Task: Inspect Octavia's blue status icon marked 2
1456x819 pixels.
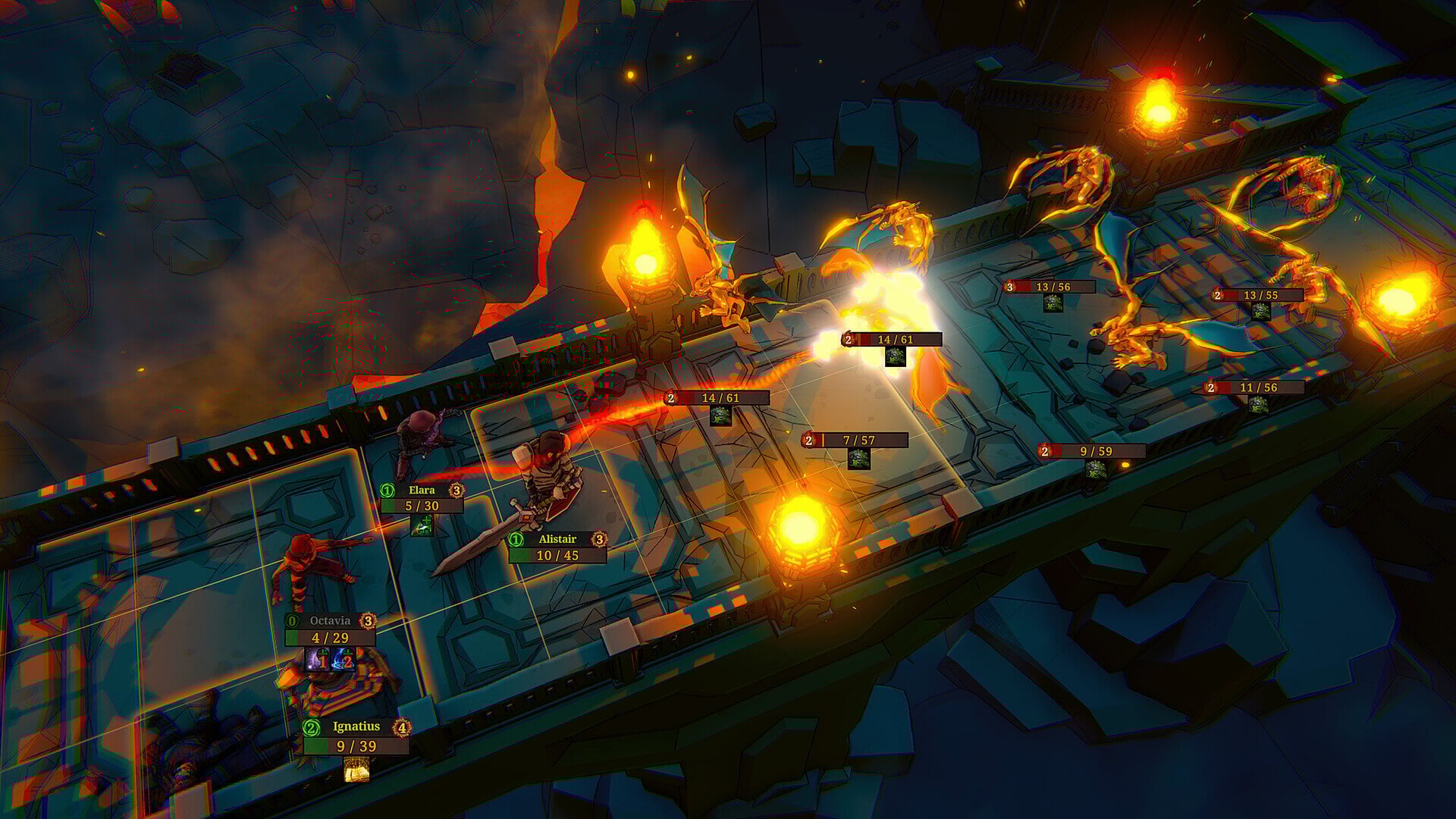Action: (344, 660)
